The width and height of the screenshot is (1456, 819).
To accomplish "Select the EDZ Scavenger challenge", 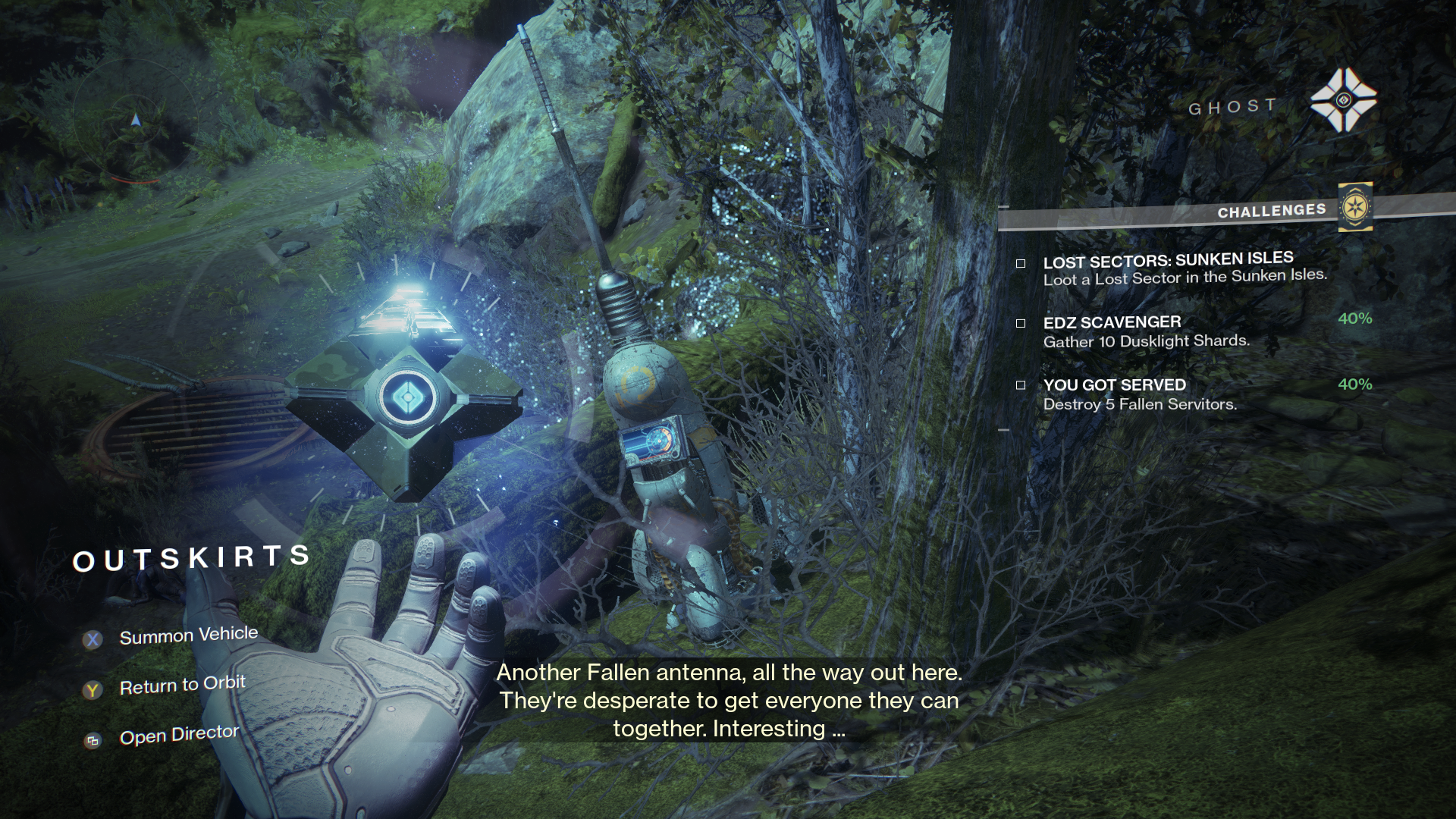I will pos(1145,331).
